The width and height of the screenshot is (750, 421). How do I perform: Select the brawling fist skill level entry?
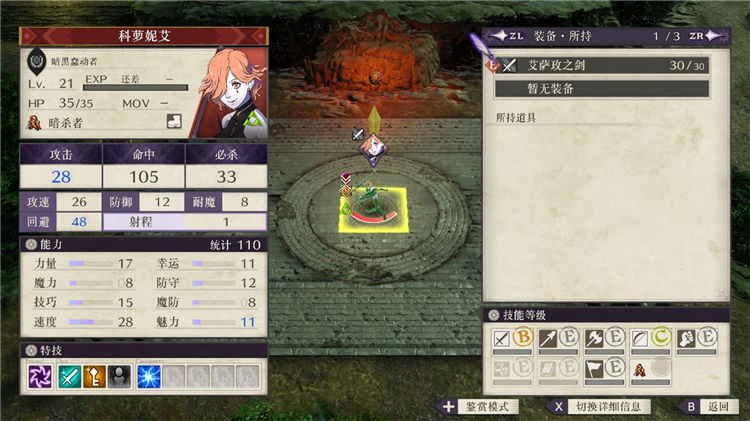[696, 340]
